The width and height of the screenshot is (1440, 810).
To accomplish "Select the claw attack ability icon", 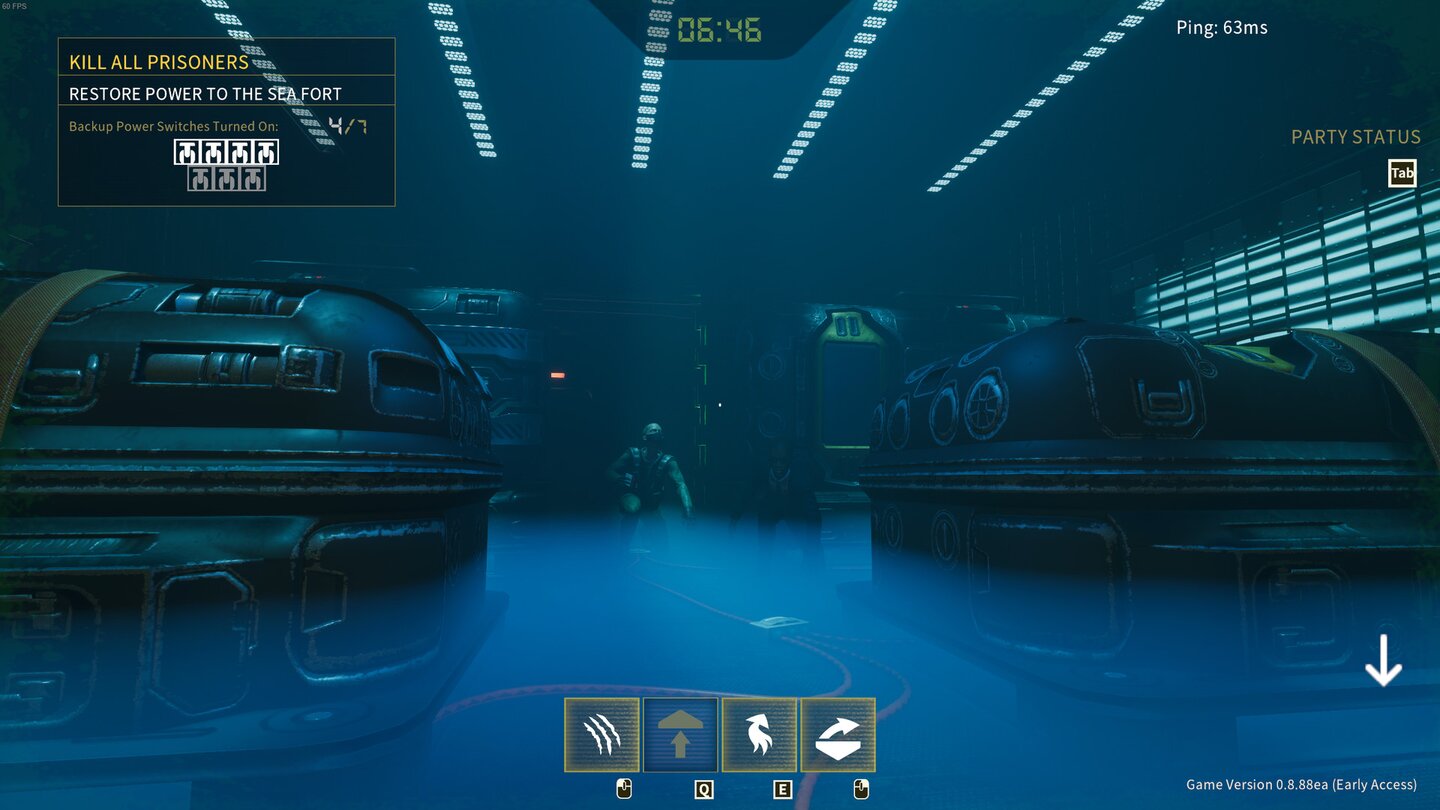I will (x=601, y=733).
